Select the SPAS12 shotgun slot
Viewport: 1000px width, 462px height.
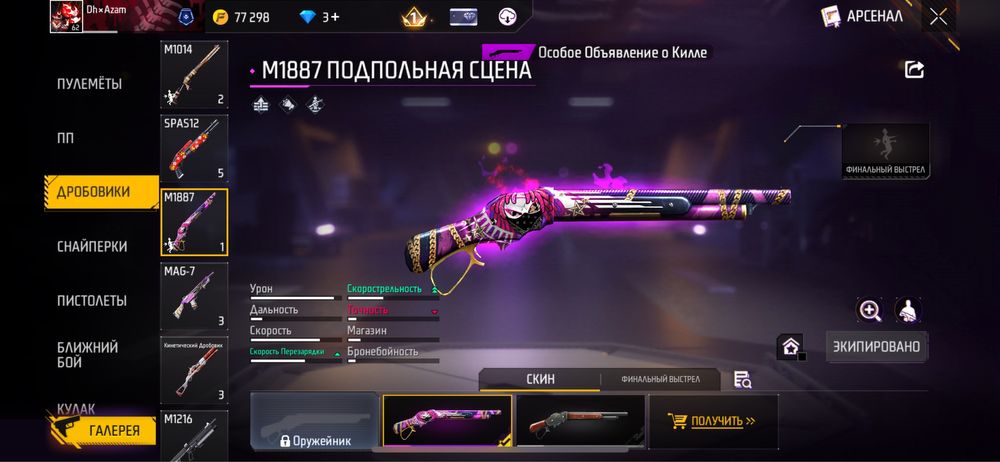(x=194, y=148)
